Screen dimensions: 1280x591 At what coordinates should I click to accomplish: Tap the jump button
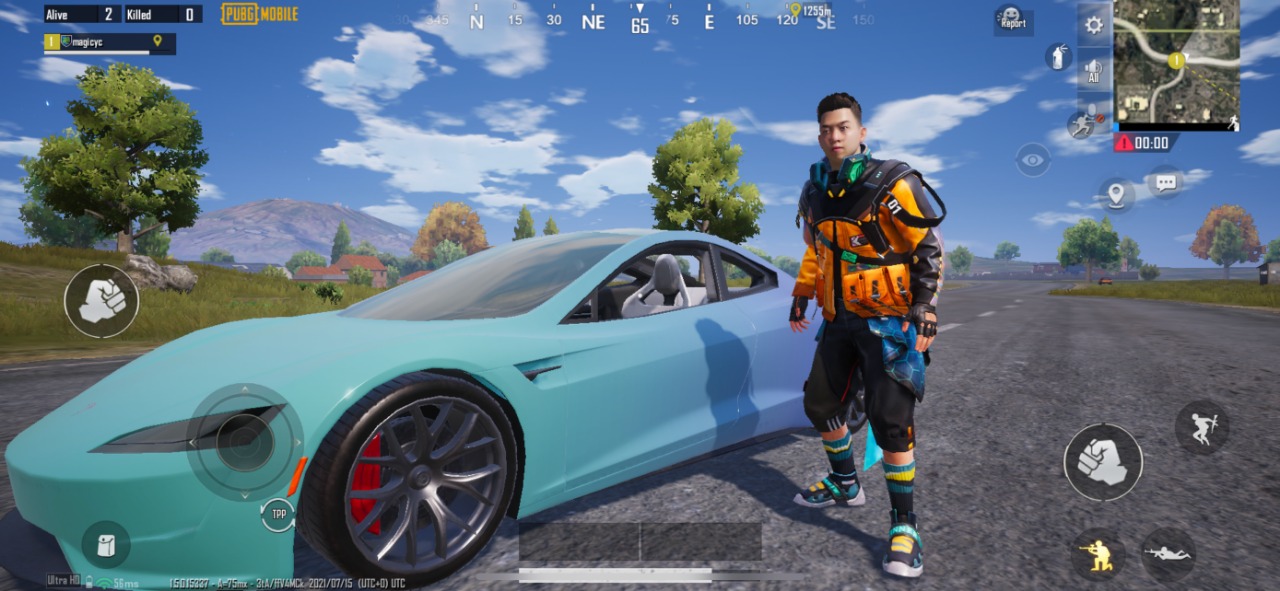tap(1202, 427)
